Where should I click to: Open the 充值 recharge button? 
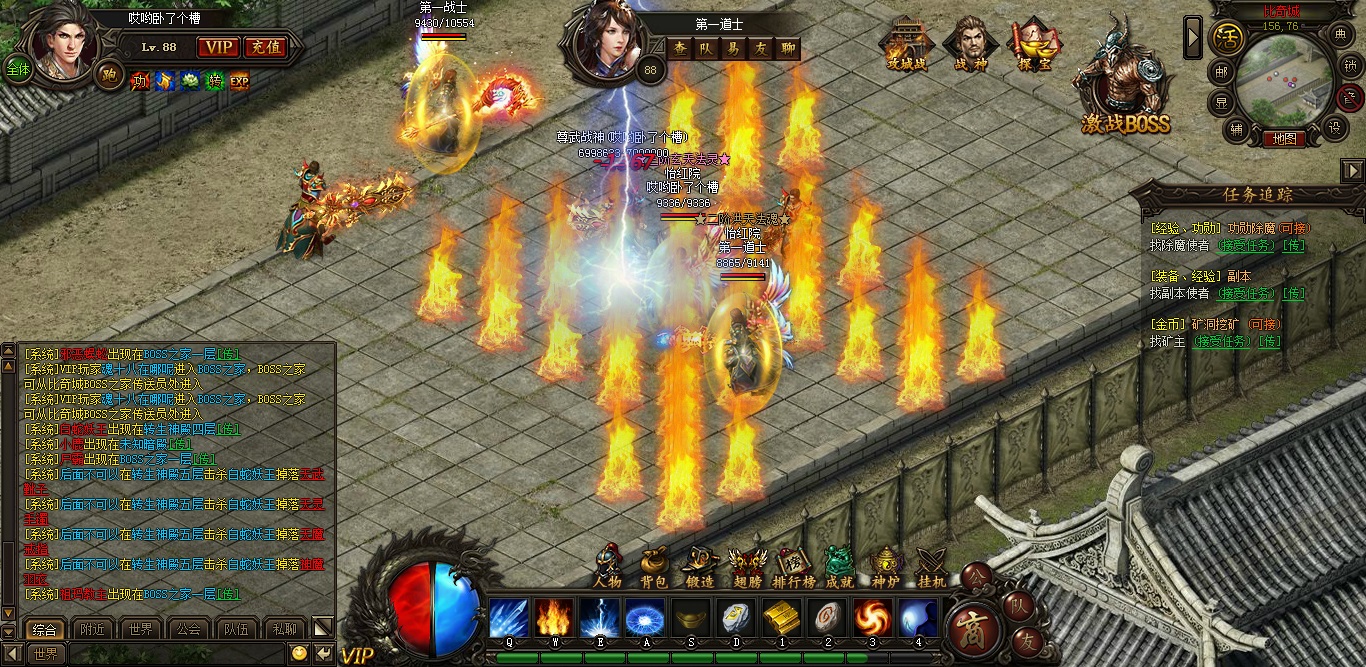(265, 47)
